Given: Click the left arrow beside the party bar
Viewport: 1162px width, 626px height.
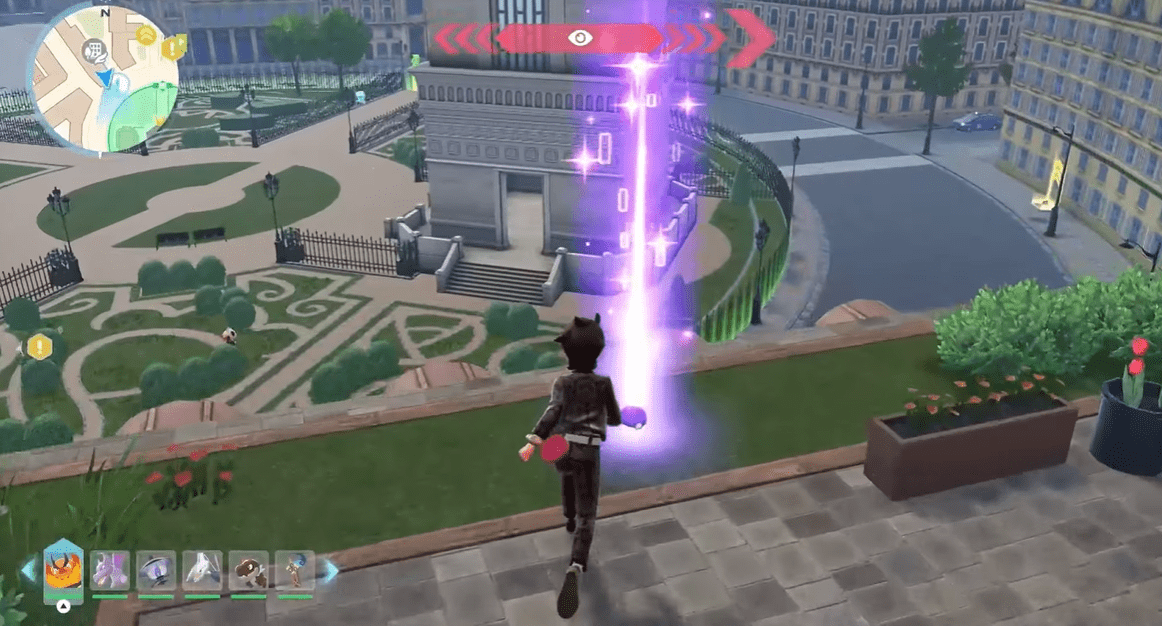Looking at the screenshot, I should pyautogui.click(x=28, y=571).
